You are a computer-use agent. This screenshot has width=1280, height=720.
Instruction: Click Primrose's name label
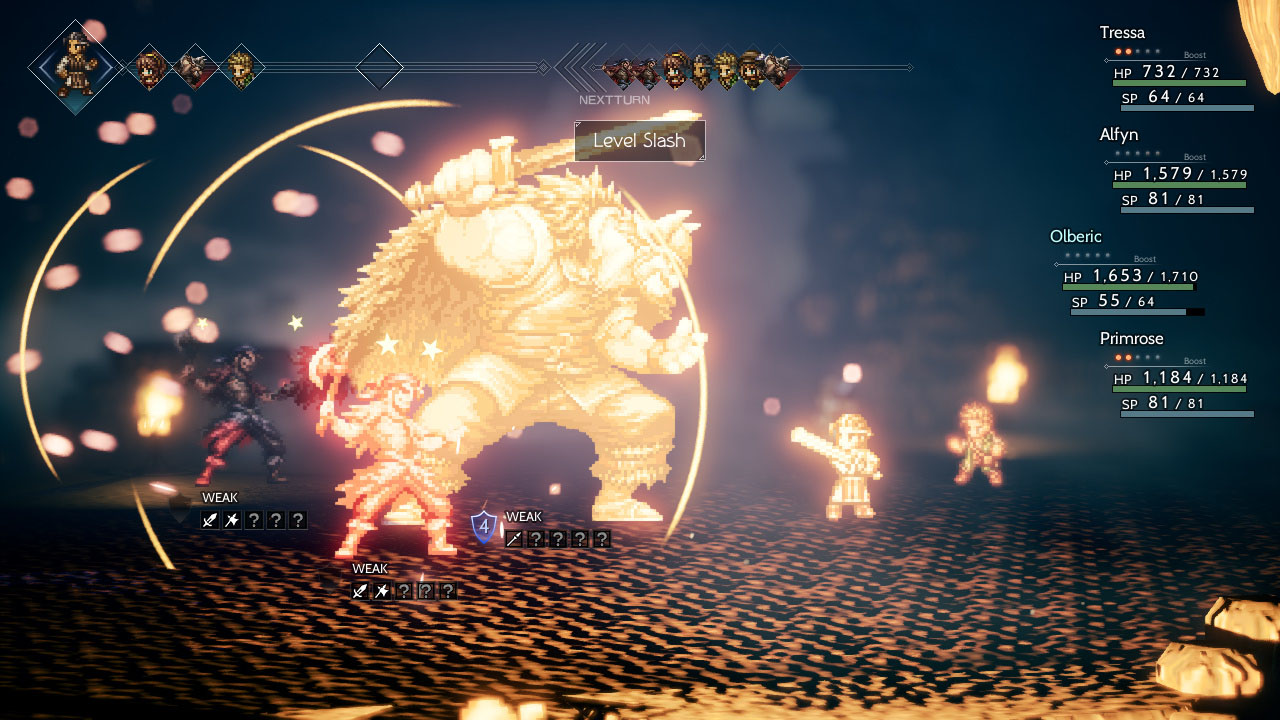(1132, 339)
